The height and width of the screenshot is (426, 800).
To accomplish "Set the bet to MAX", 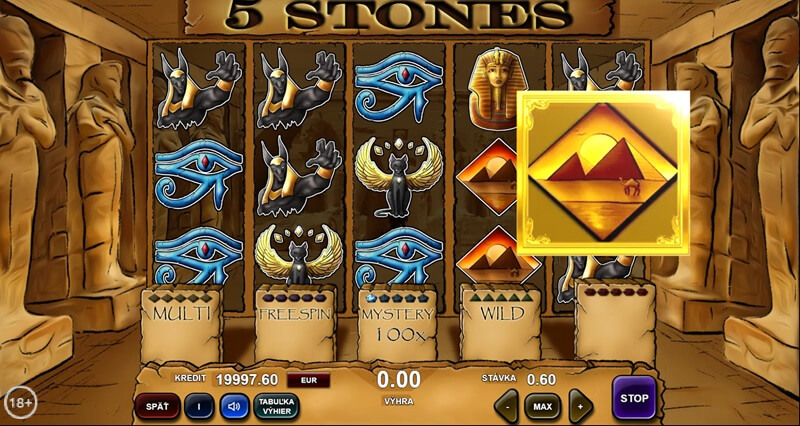I will pyautogui.click(x=543, y=407).
